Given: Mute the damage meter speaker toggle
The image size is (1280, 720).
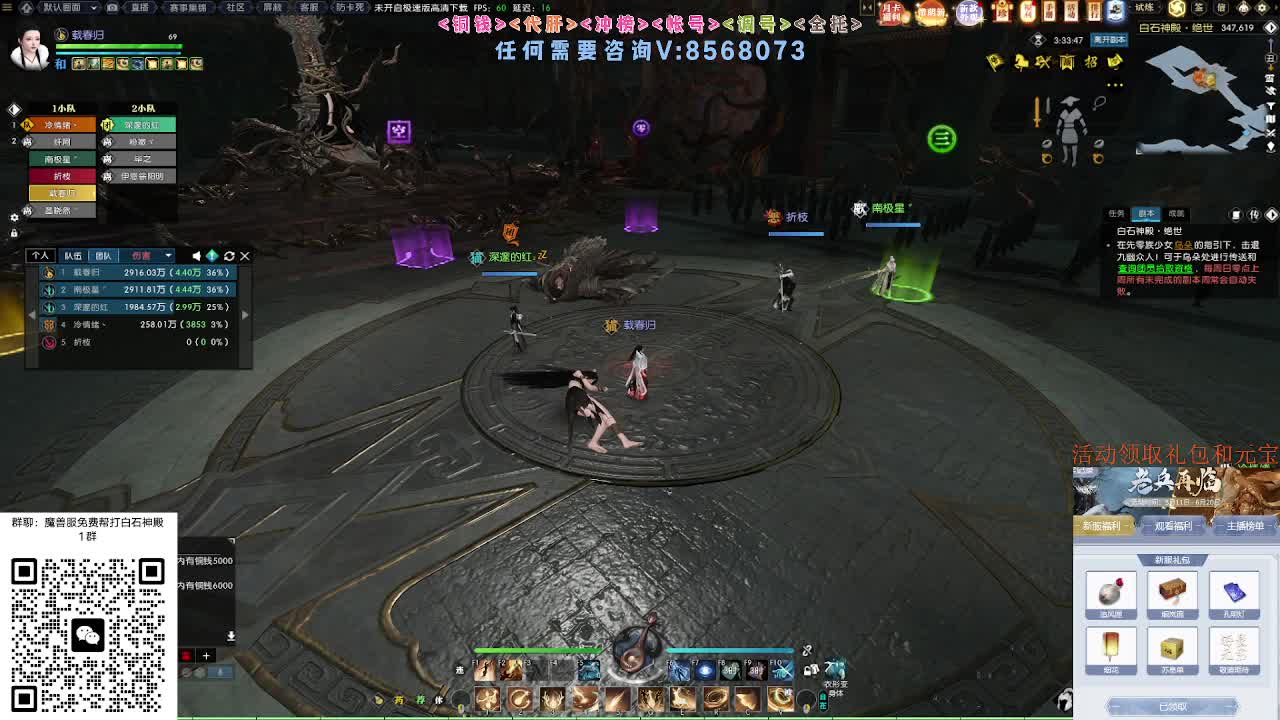Looking at the screenshot, I should pos(195,256).
